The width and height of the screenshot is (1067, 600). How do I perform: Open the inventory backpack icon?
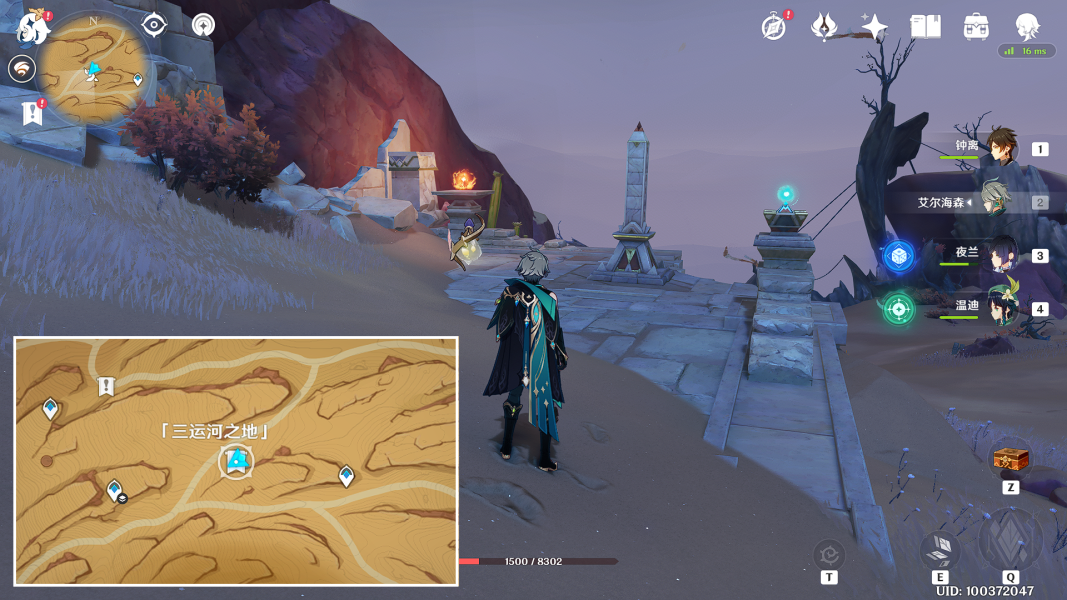tap(976, 27)
